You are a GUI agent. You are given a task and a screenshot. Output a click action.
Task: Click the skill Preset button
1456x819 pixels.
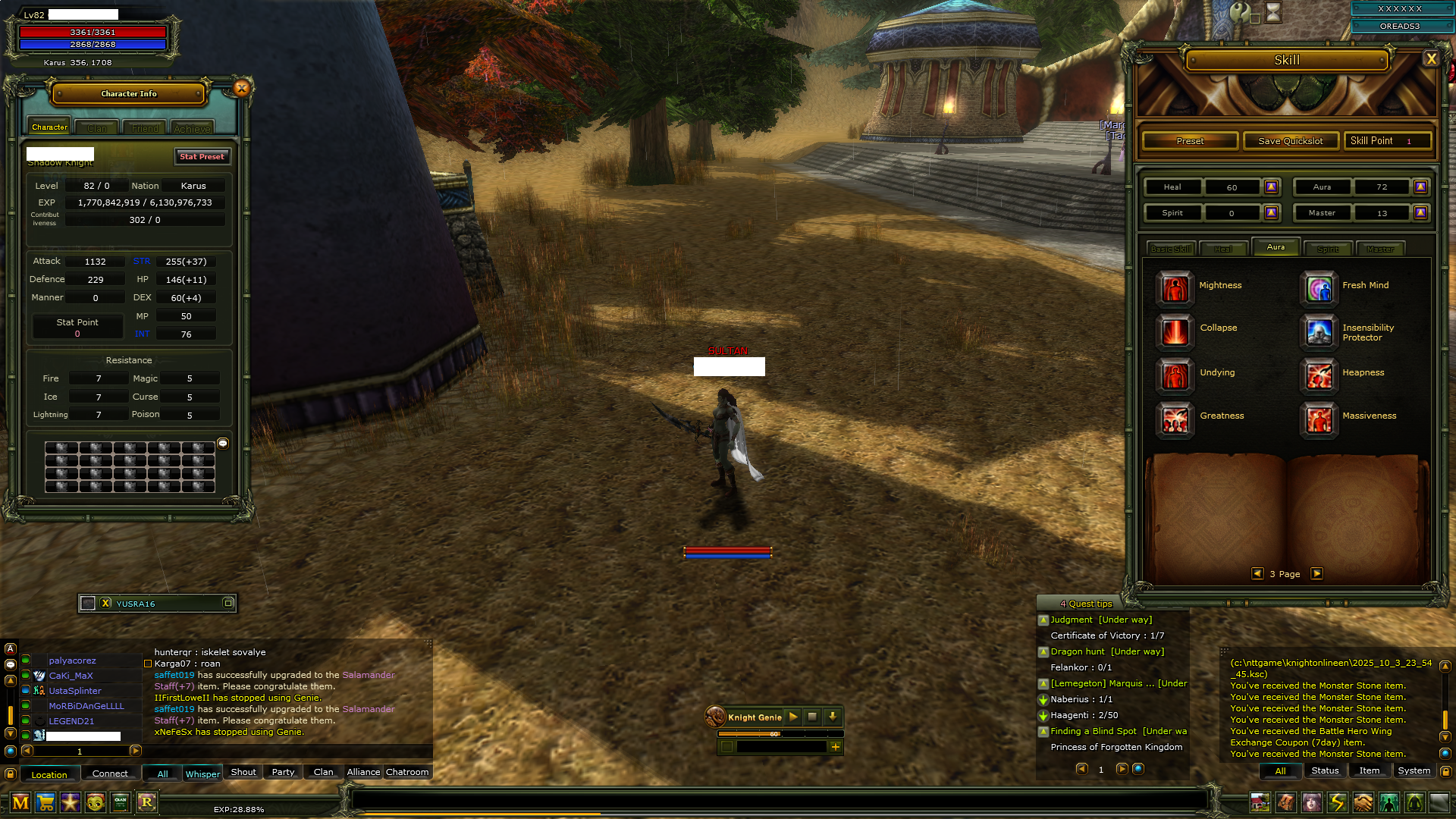1190,141
